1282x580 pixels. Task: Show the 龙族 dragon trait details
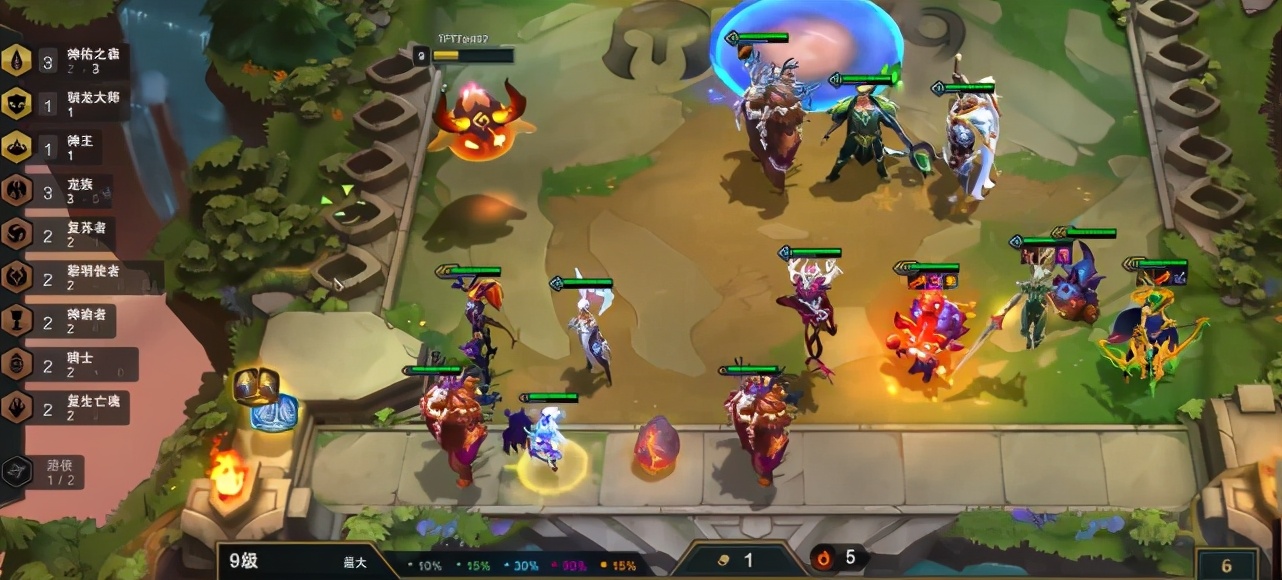click(x=60, y=190)
